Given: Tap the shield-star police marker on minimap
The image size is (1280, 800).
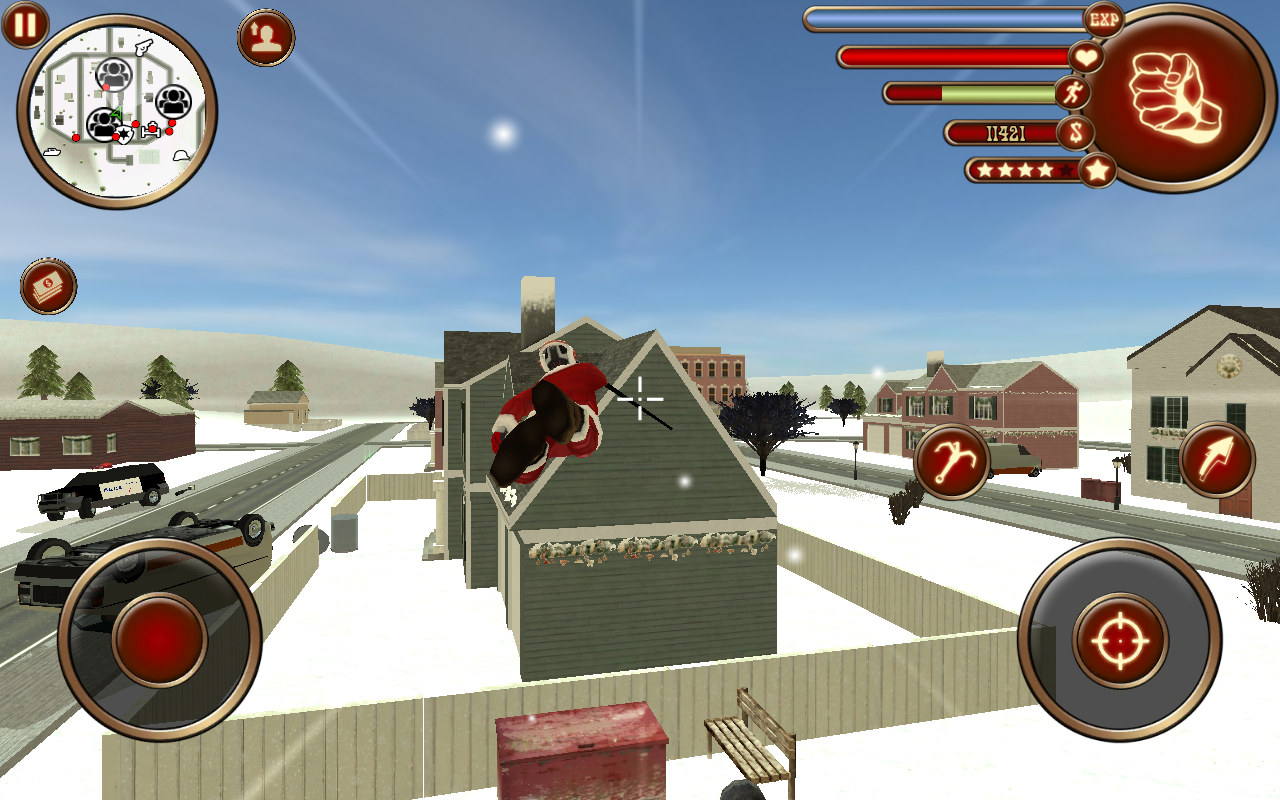Looking at the screenshot, I should click(124, 133).
